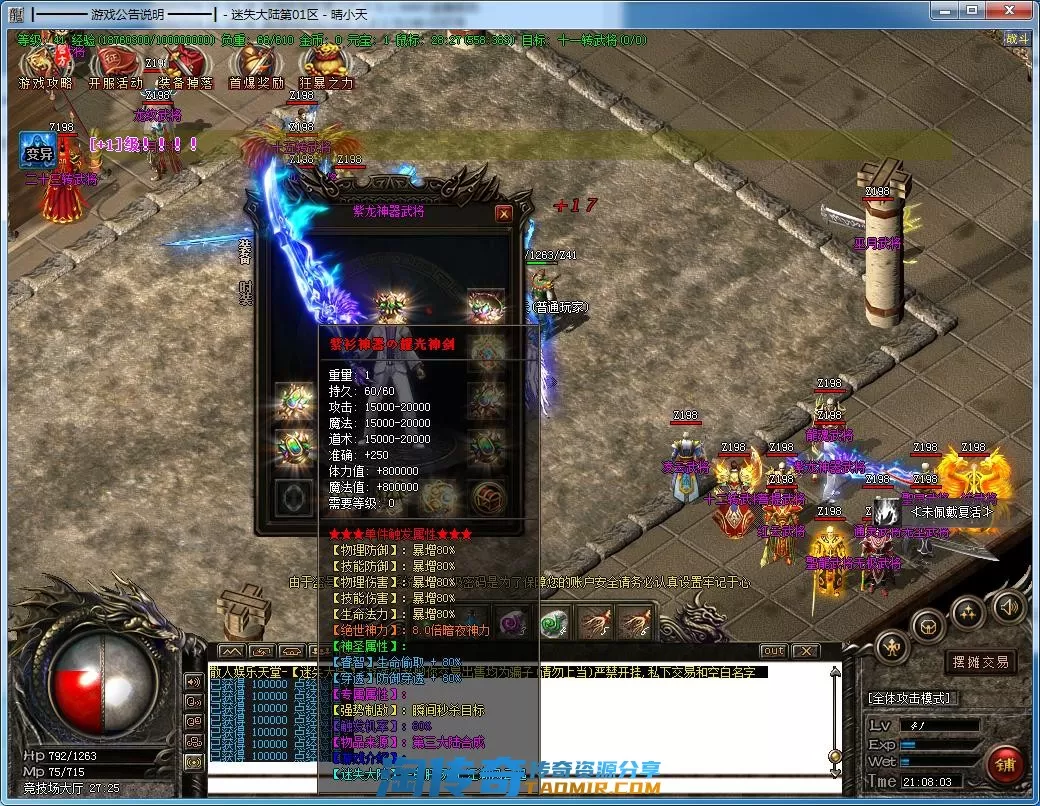This screenshot has height=806, width=1040.
Task: Toggle the 全体攻击模式 attack mode label
Action: pyautogui.click(x=910, y=697)
